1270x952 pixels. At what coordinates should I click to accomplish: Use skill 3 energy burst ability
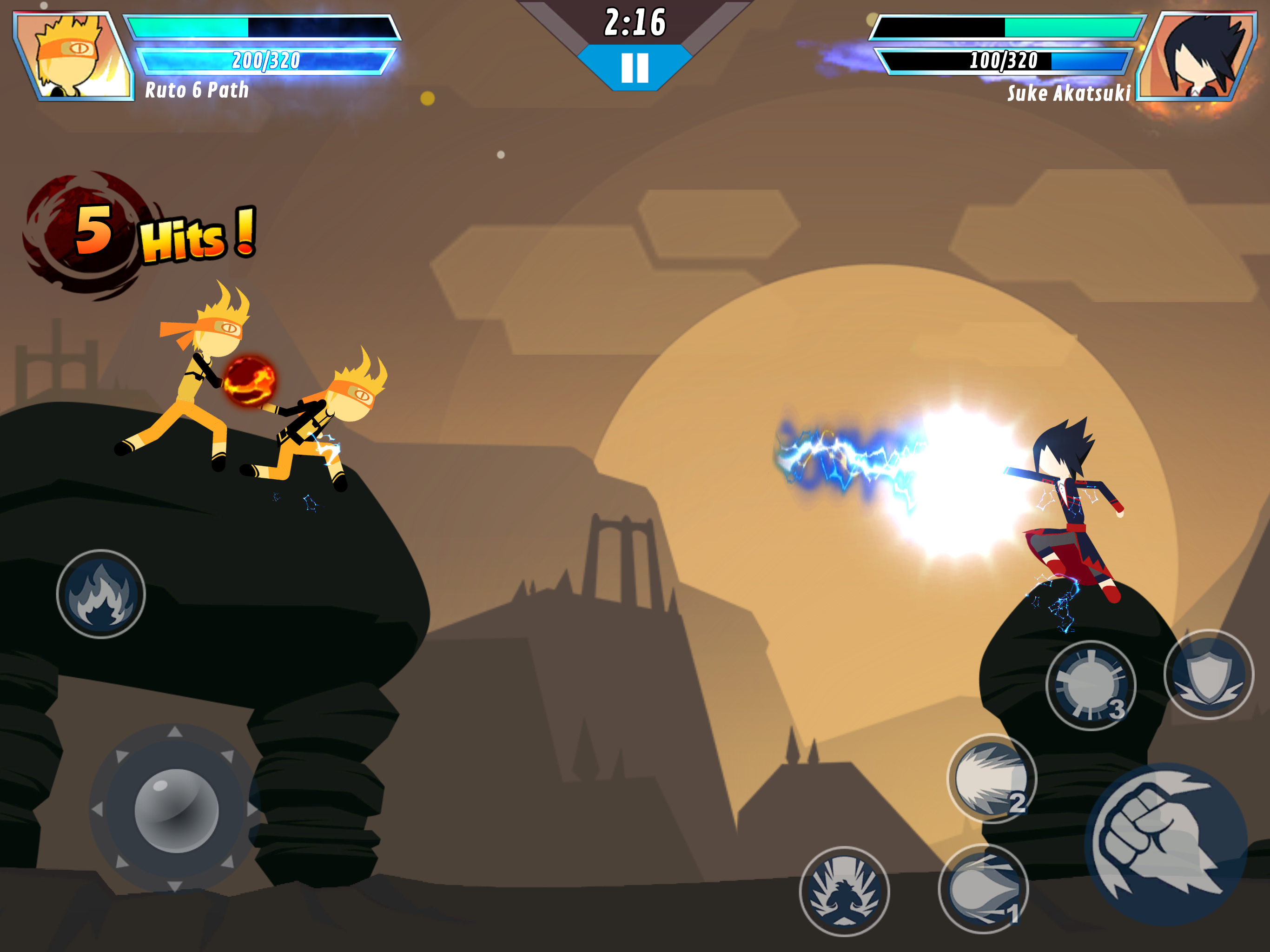(1090, 685)
